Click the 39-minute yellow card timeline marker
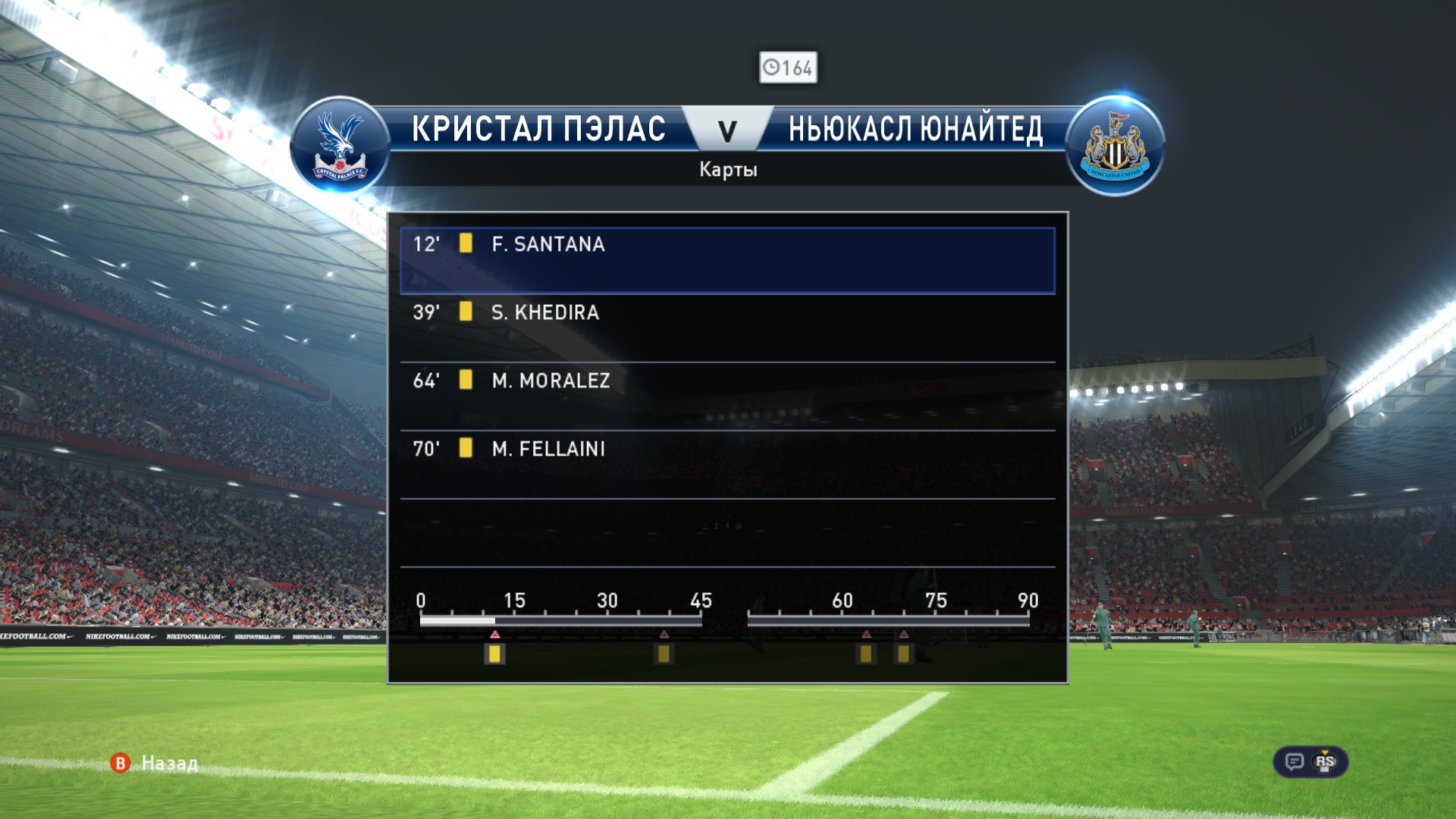 664,654
